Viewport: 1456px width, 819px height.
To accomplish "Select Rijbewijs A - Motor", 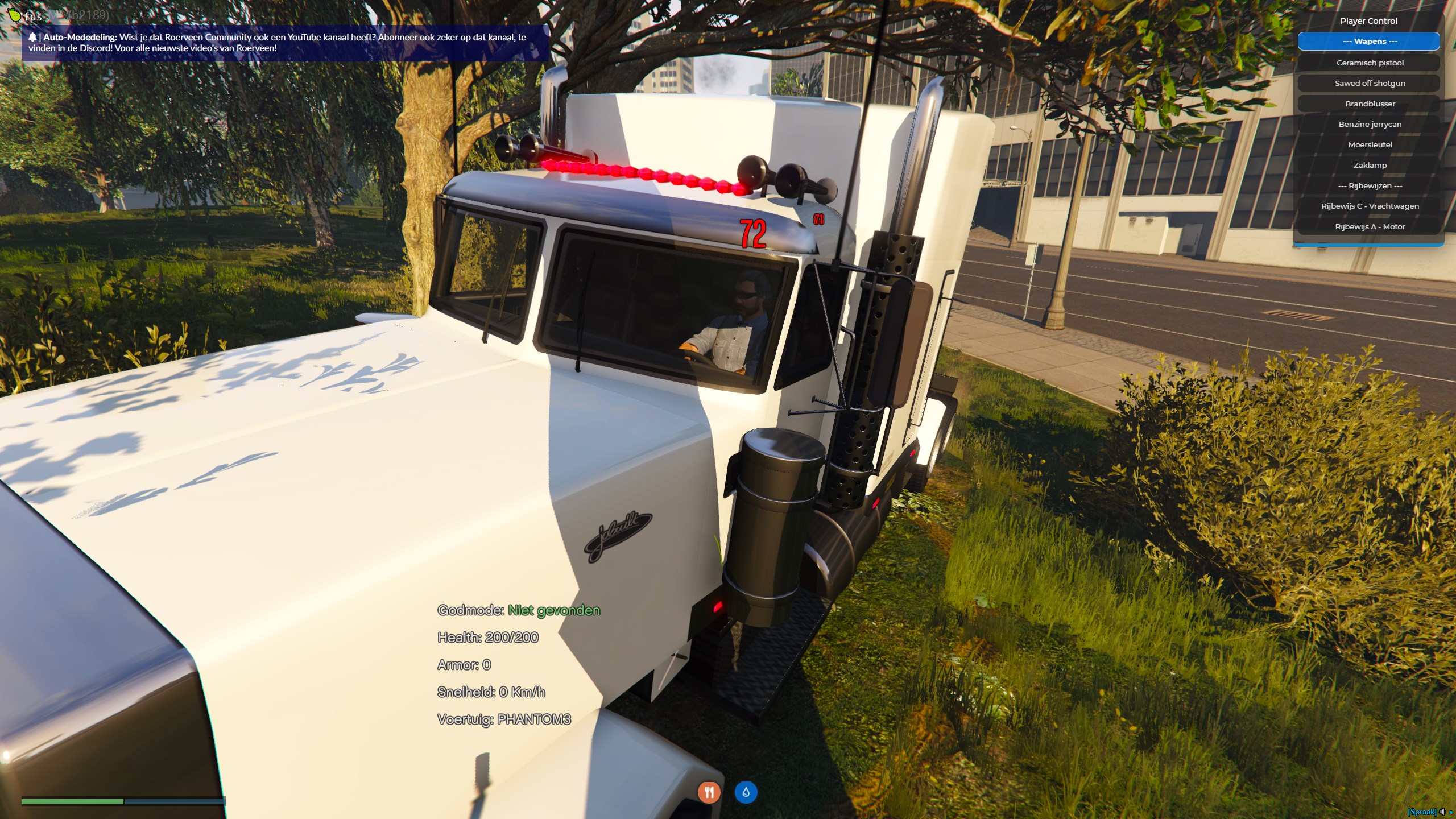I will click(x=1369, y=226).
